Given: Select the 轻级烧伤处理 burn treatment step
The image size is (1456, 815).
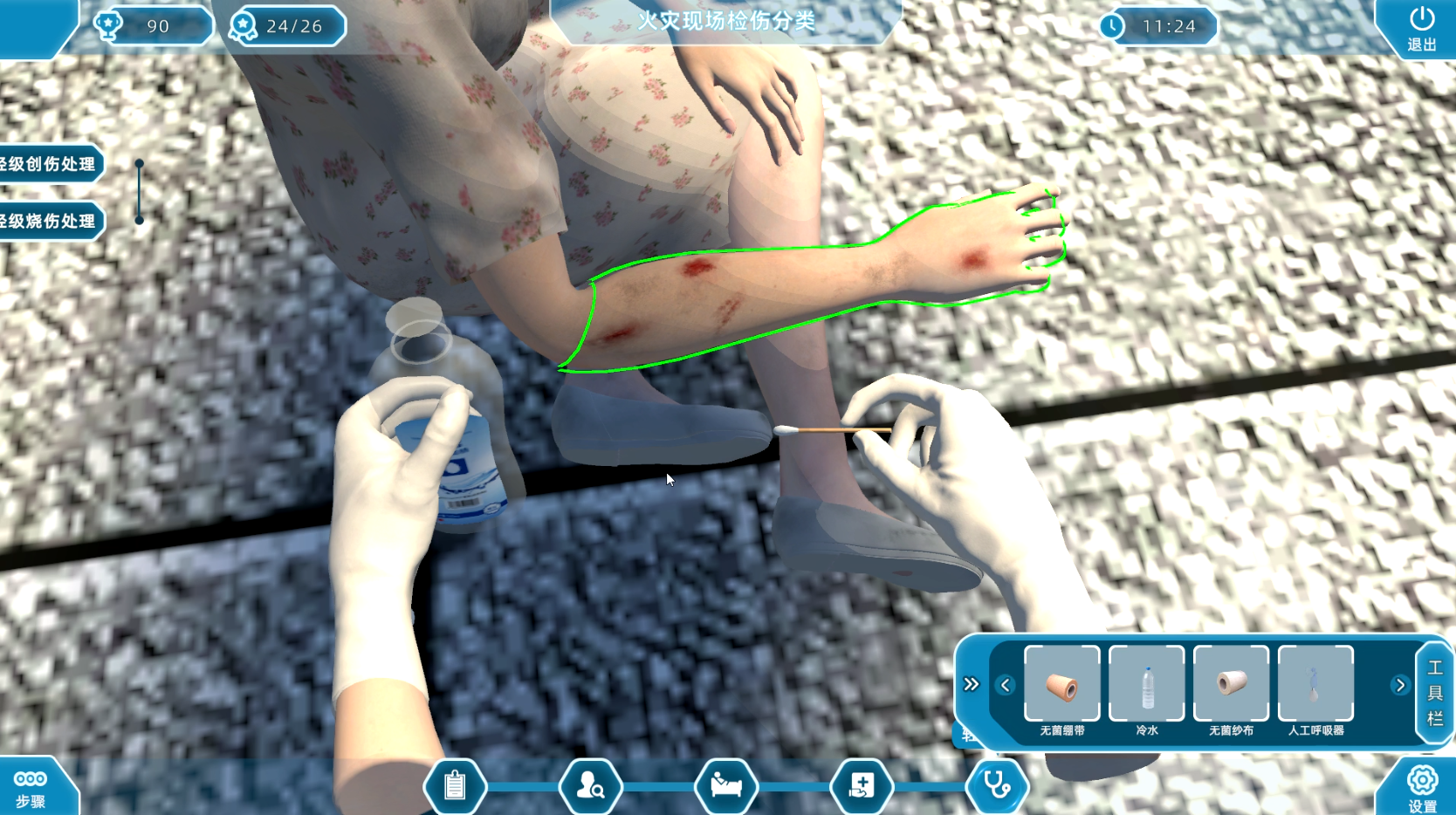Looking at the screenshot, I should pyautogui.click(x=50, y=221).
